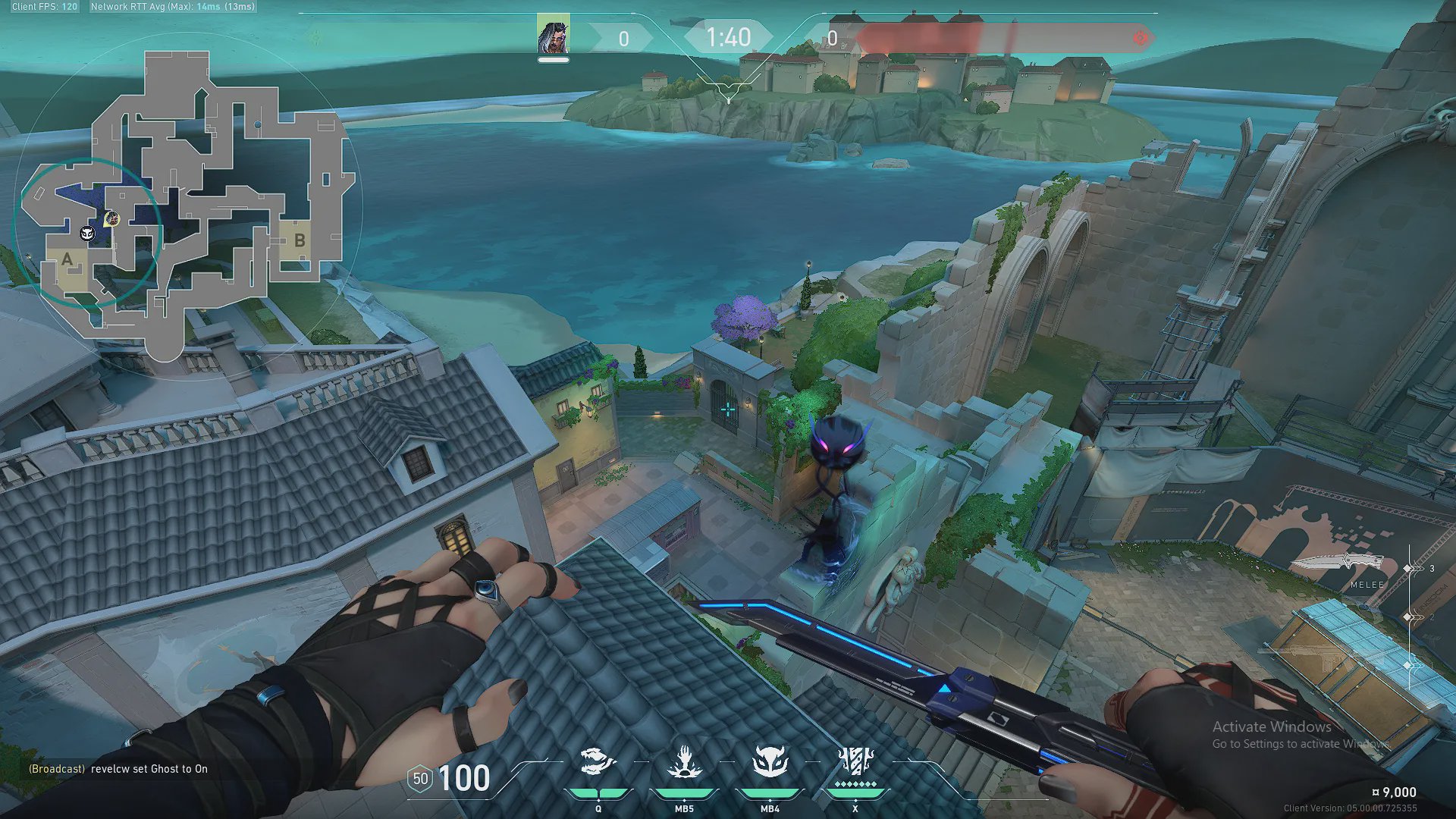
Task: Click the minimap
Action: click(x=190, y=205)
